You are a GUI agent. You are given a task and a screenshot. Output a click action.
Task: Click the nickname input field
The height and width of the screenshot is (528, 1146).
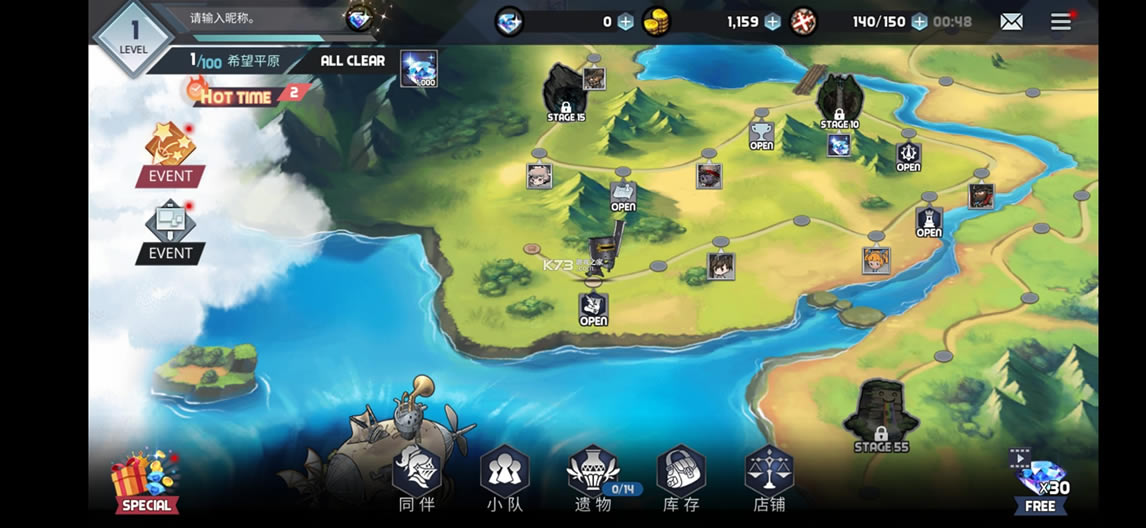click(x=260, y=18)
